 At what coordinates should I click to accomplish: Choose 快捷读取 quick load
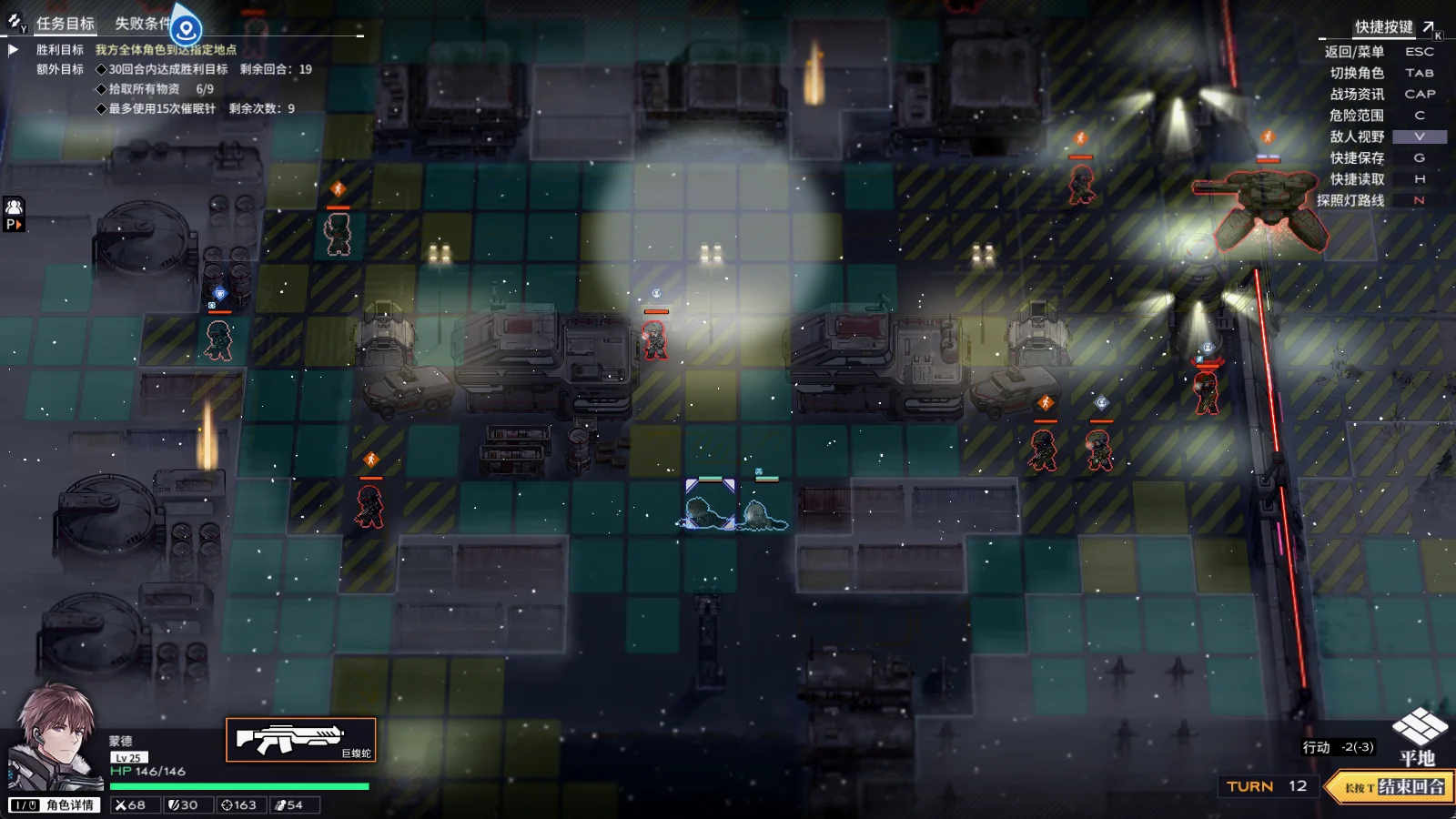pos(1357,179)
